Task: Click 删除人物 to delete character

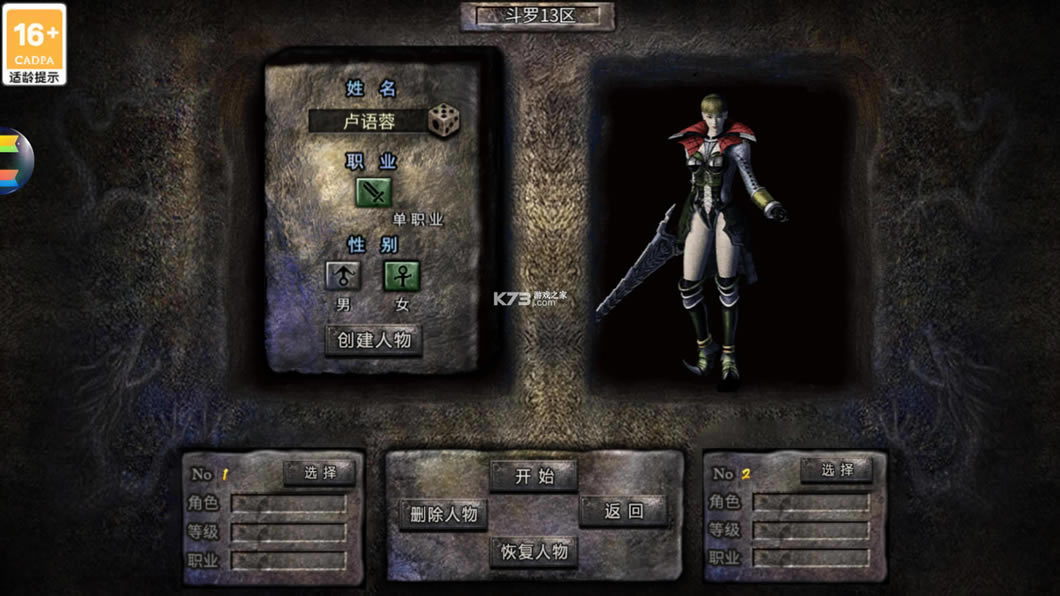Action: 443,514
